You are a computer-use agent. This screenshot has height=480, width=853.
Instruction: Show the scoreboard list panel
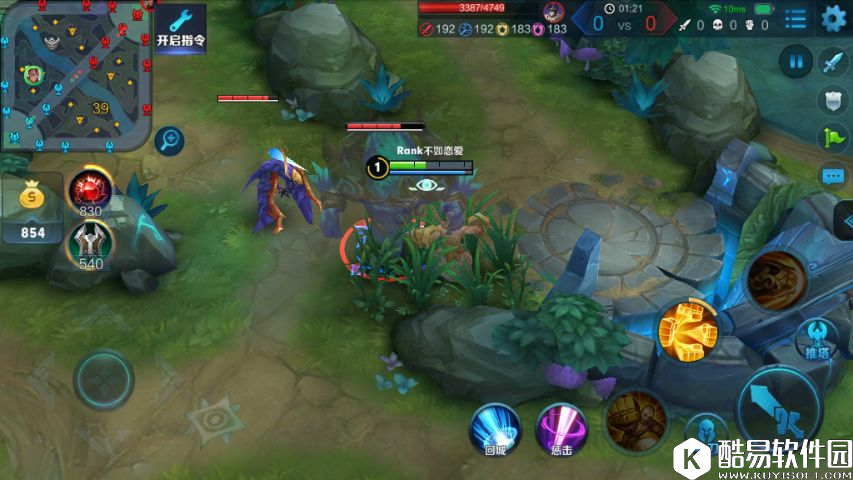[795, 18]
